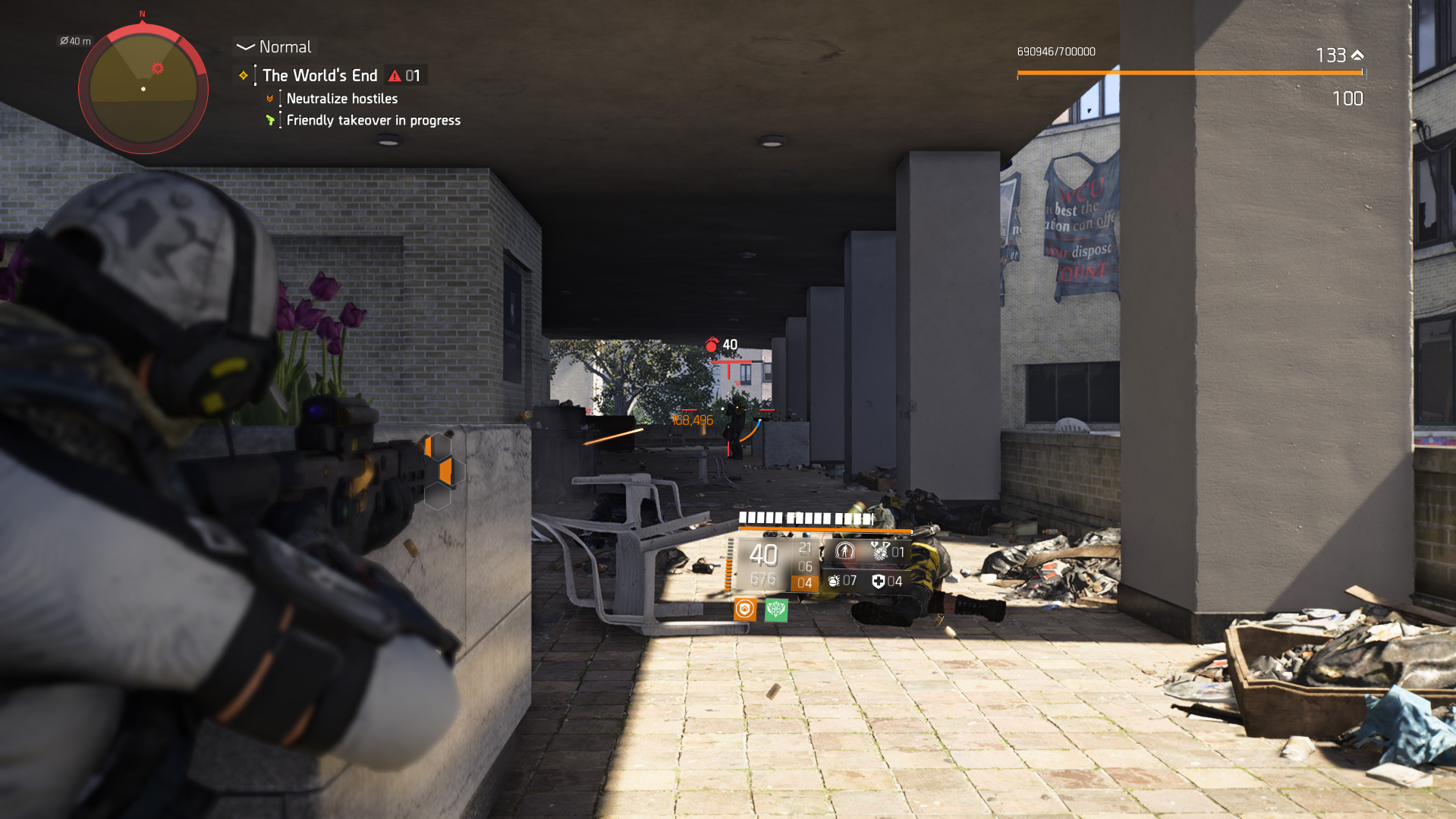Activate the pulse skill icon

[x=844, y=551]
